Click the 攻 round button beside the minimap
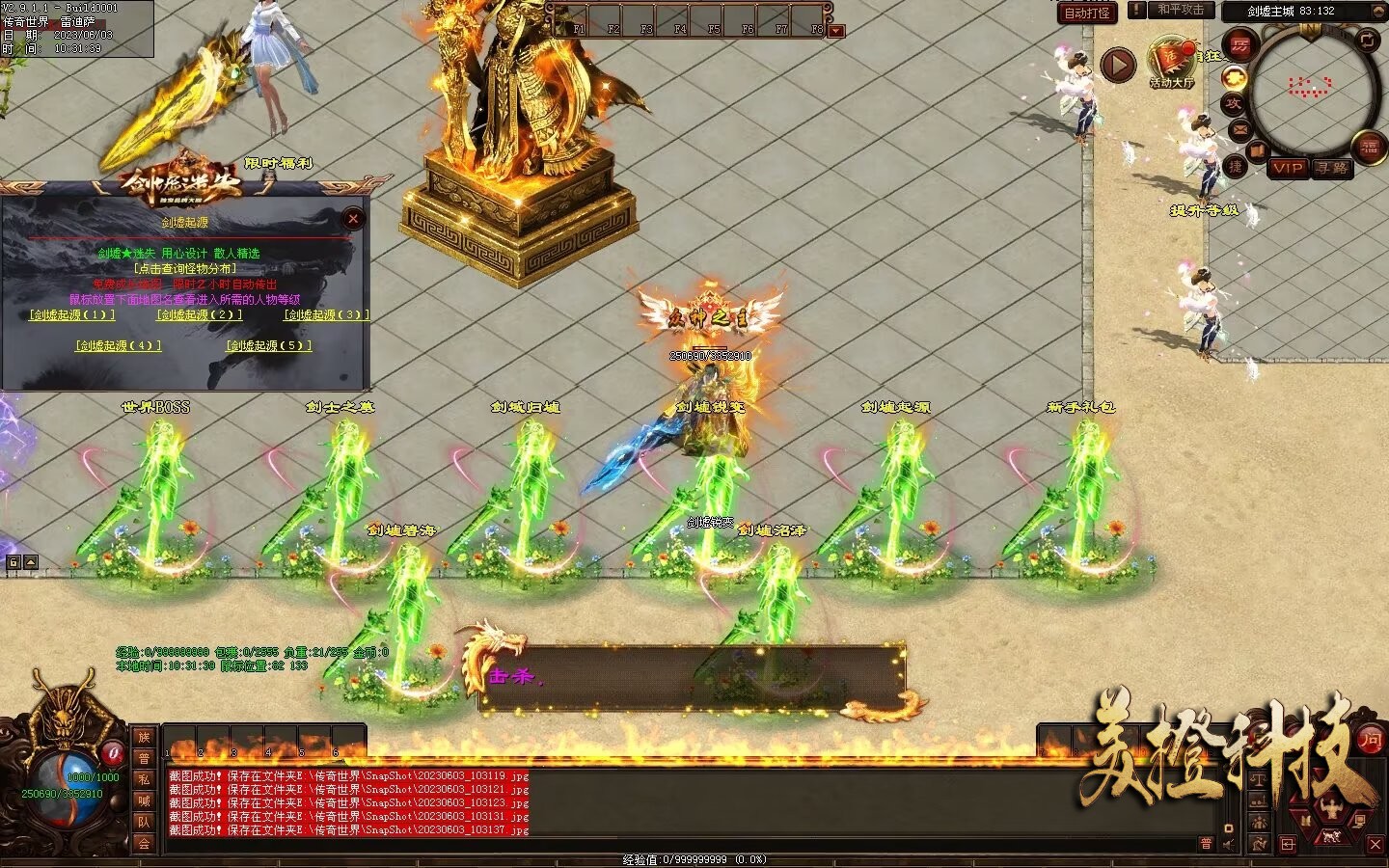The height and width of the screenshot is (868, 1389). (x=1233, y=103)
